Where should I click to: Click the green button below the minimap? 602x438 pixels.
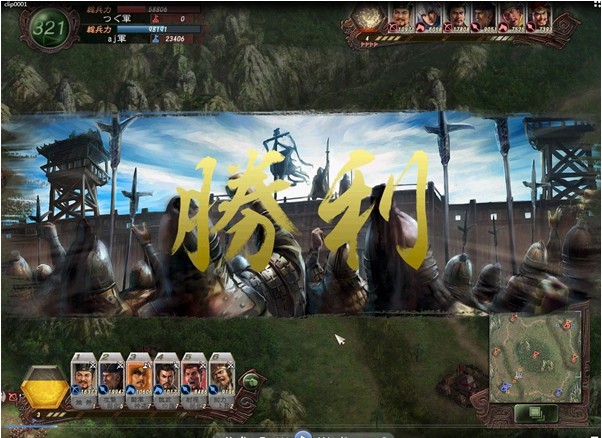535,413
